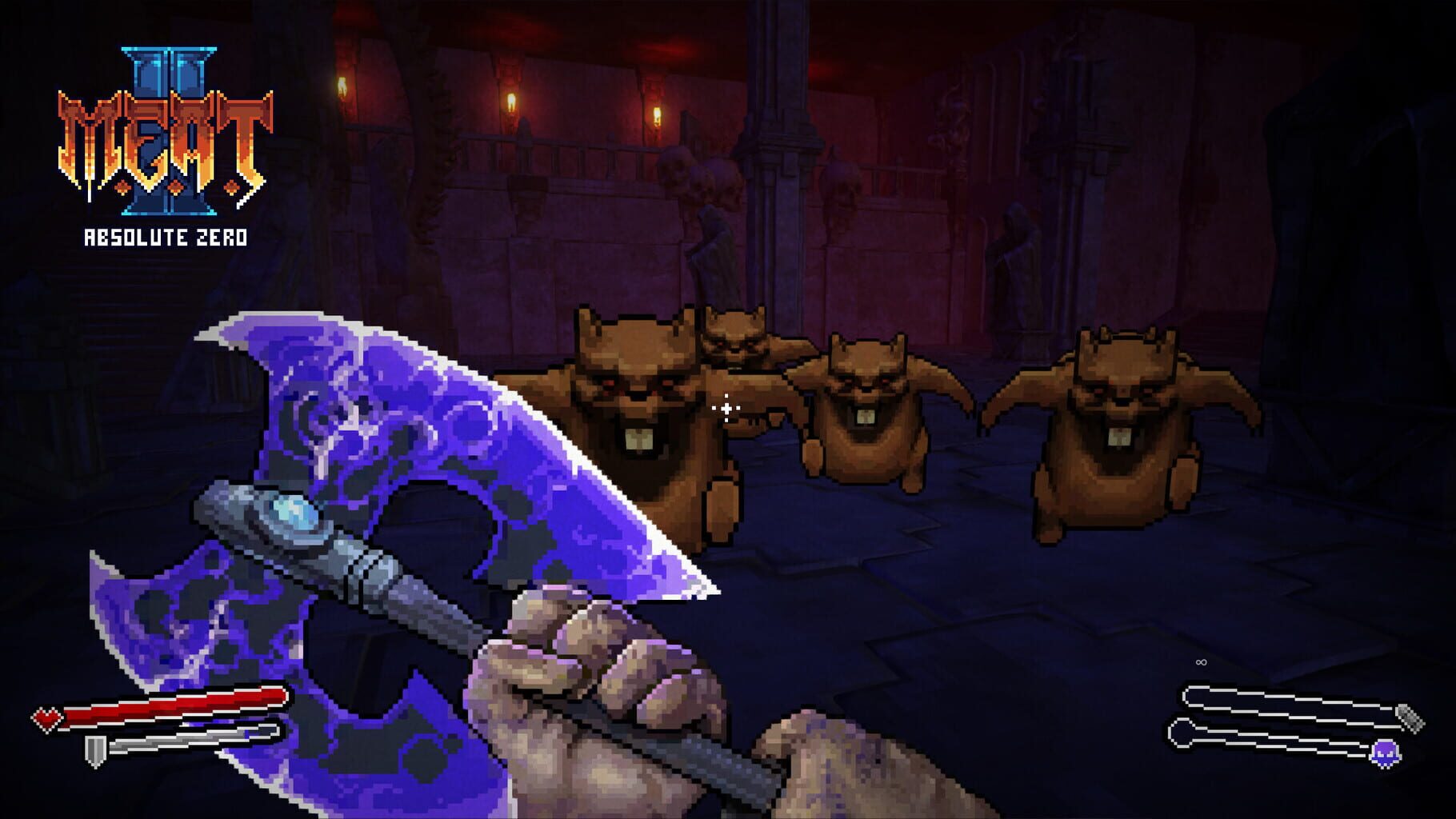
Task: Adjust the upper ammo bar meter
Action: coord(1286,701)
